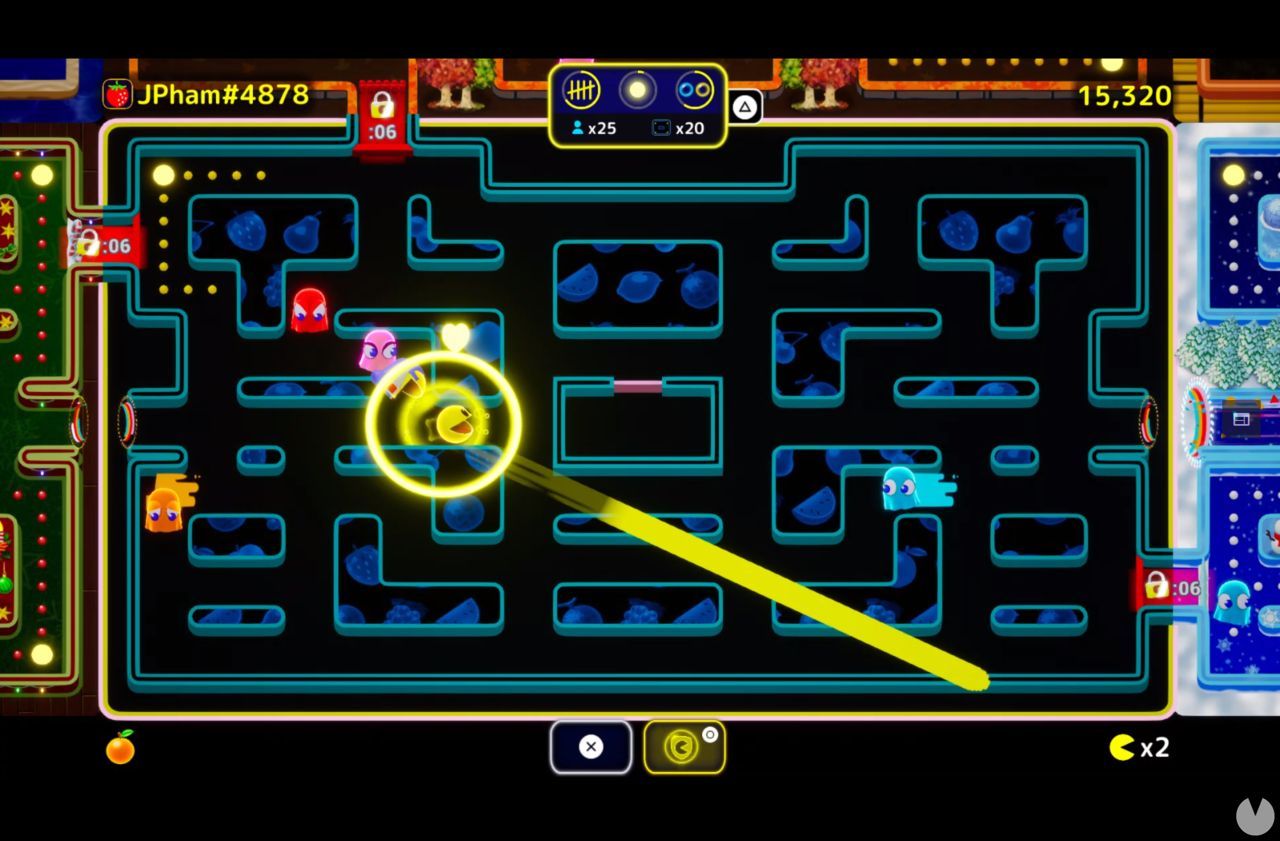Open the left-wall padlock showing :06
The height and width of the screenshot is (841, 1280).
tap(97, 243)
